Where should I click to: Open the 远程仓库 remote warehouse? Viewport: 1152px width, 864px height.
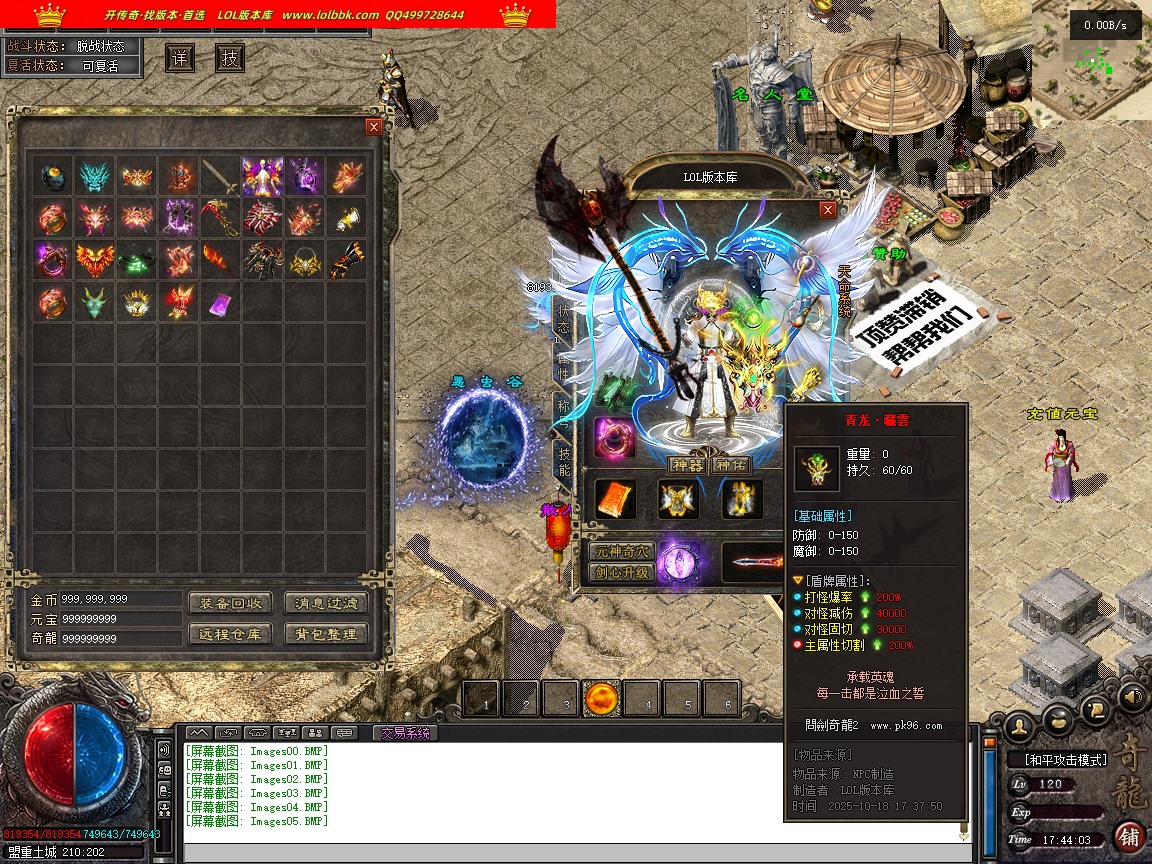230,634
